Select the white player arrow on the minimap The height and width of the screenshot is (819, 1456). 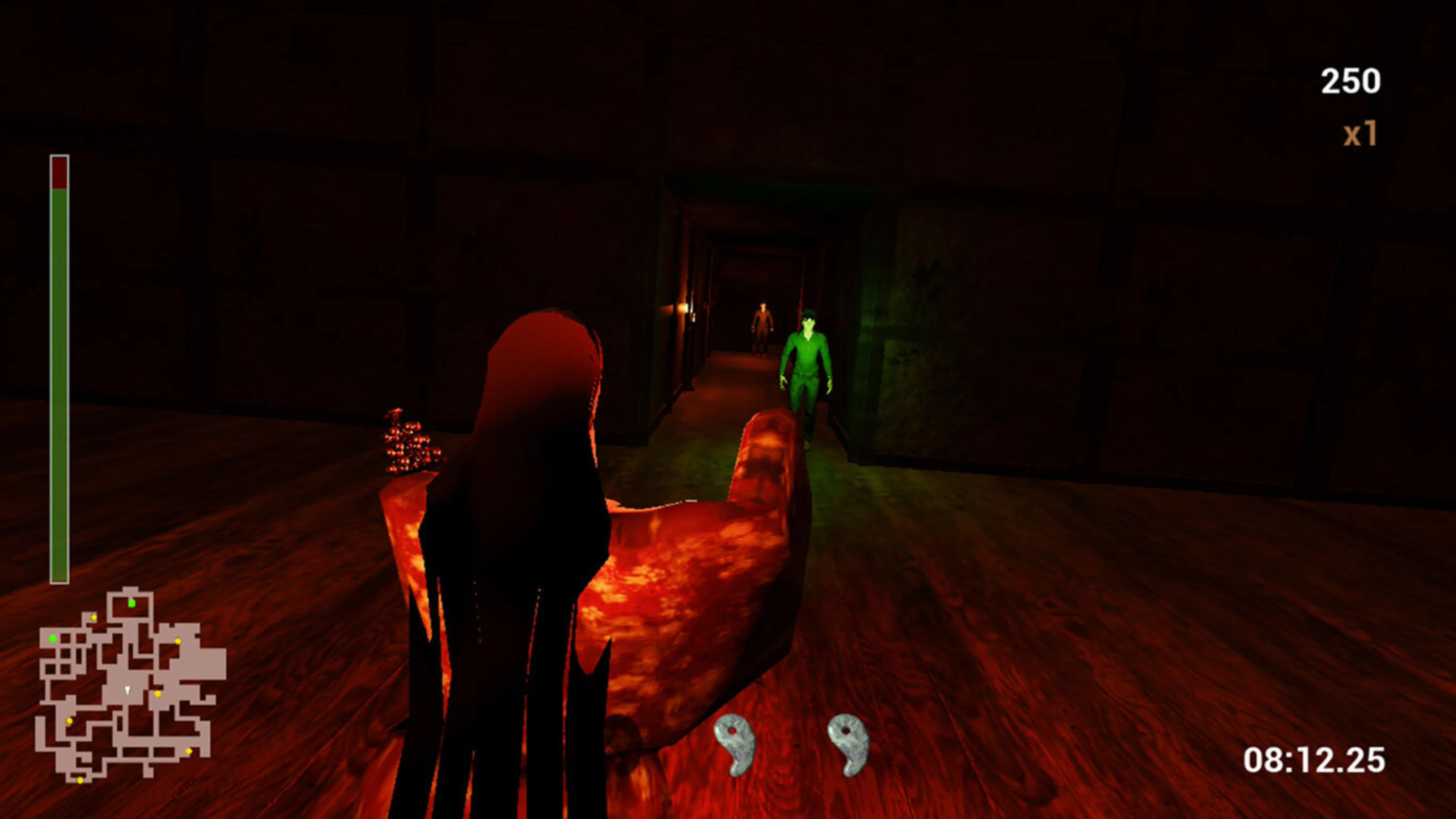pyautogui.click(x=128, y=690)
